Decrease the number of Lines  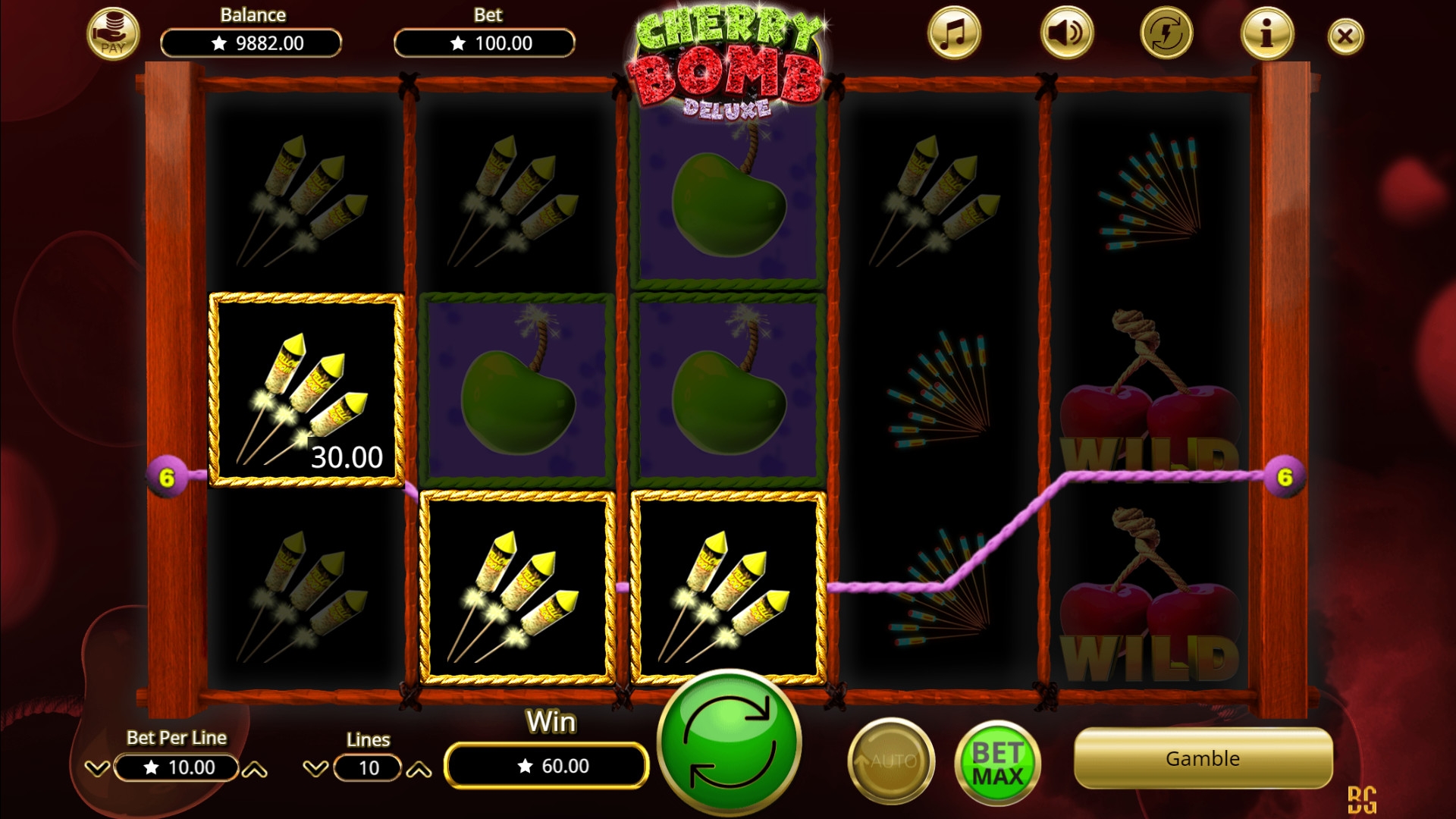pyautogui.click(x=315, y=769)
